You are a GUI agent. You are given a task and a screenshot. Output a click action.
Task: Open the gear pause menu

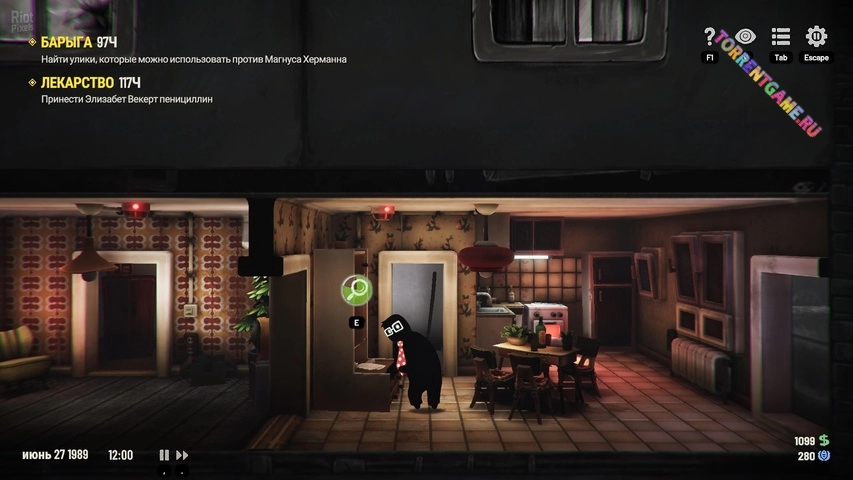coord(816,37)
